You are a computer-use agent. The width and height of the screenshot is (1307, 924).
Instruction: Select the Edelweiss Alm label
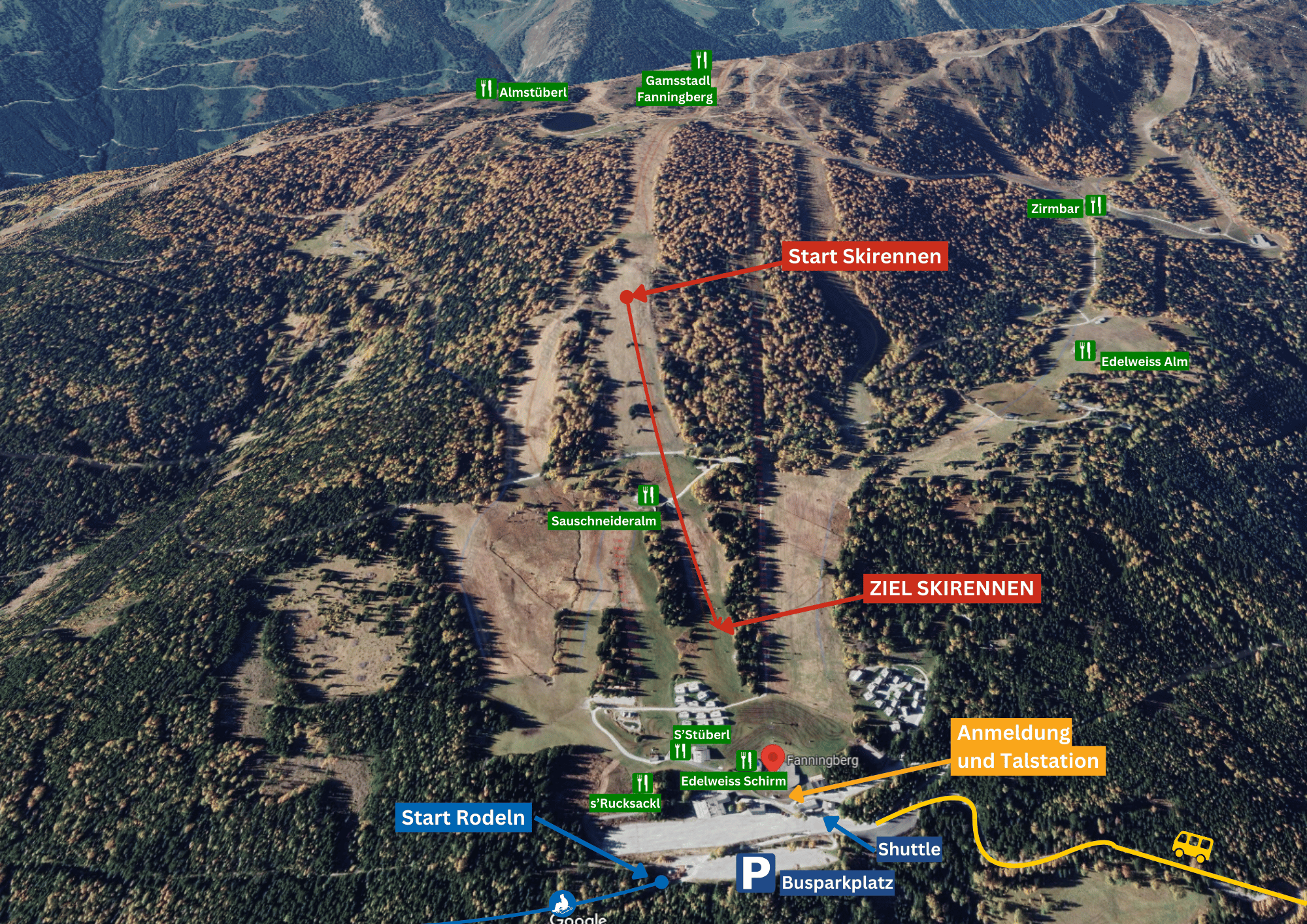tap(1144, 361)
